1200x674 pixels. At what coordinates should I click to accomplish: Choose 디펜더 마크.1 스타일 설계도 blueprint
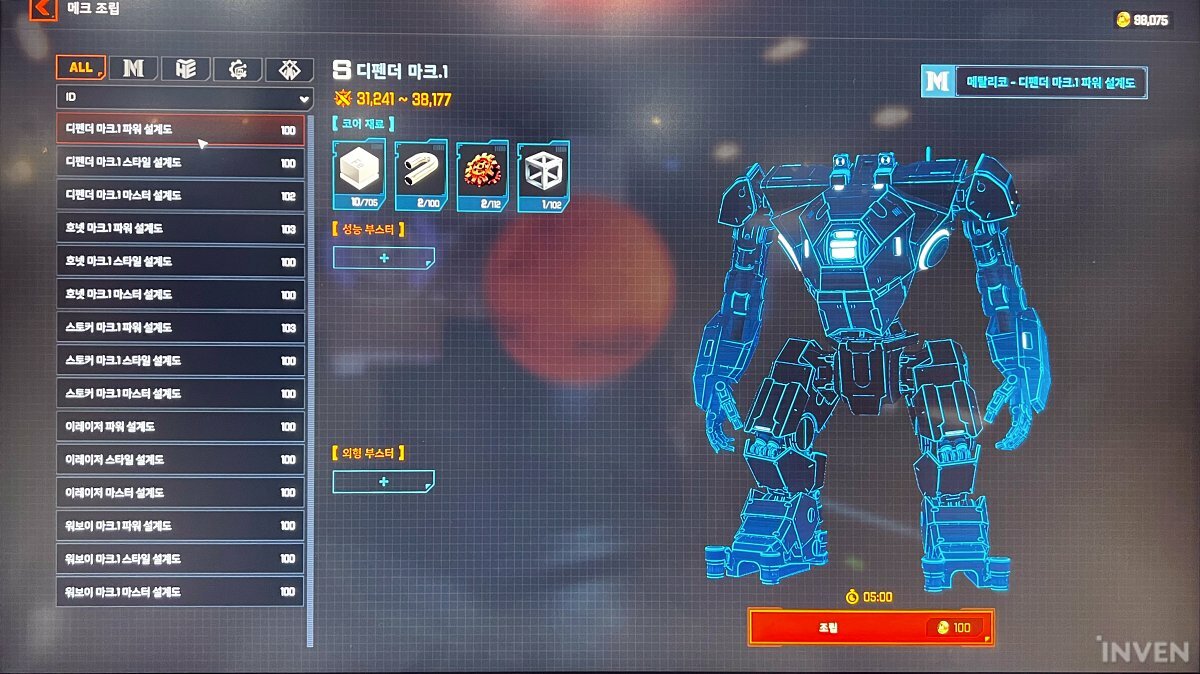coord(180,163)
